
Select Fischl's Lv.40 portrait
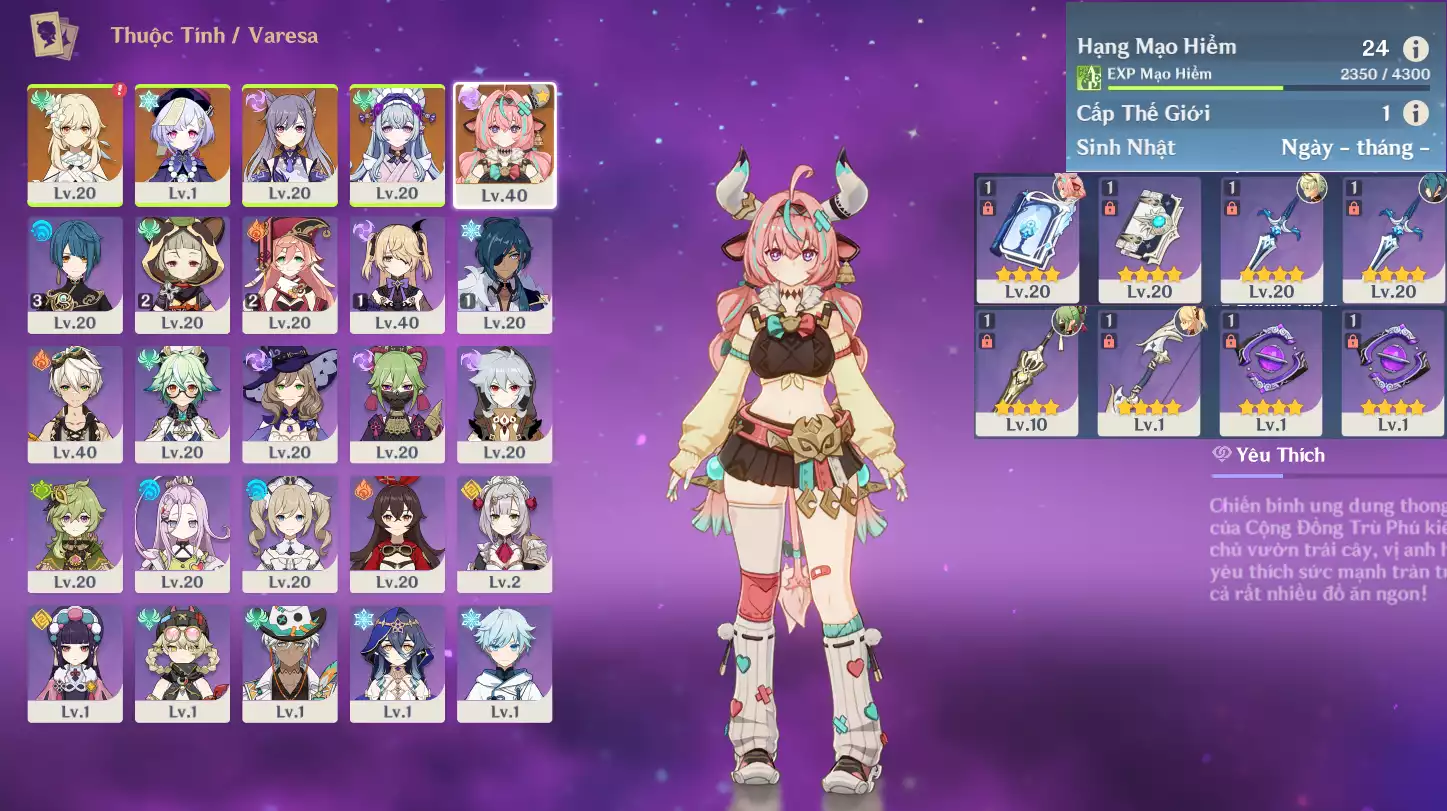[397, 274]
